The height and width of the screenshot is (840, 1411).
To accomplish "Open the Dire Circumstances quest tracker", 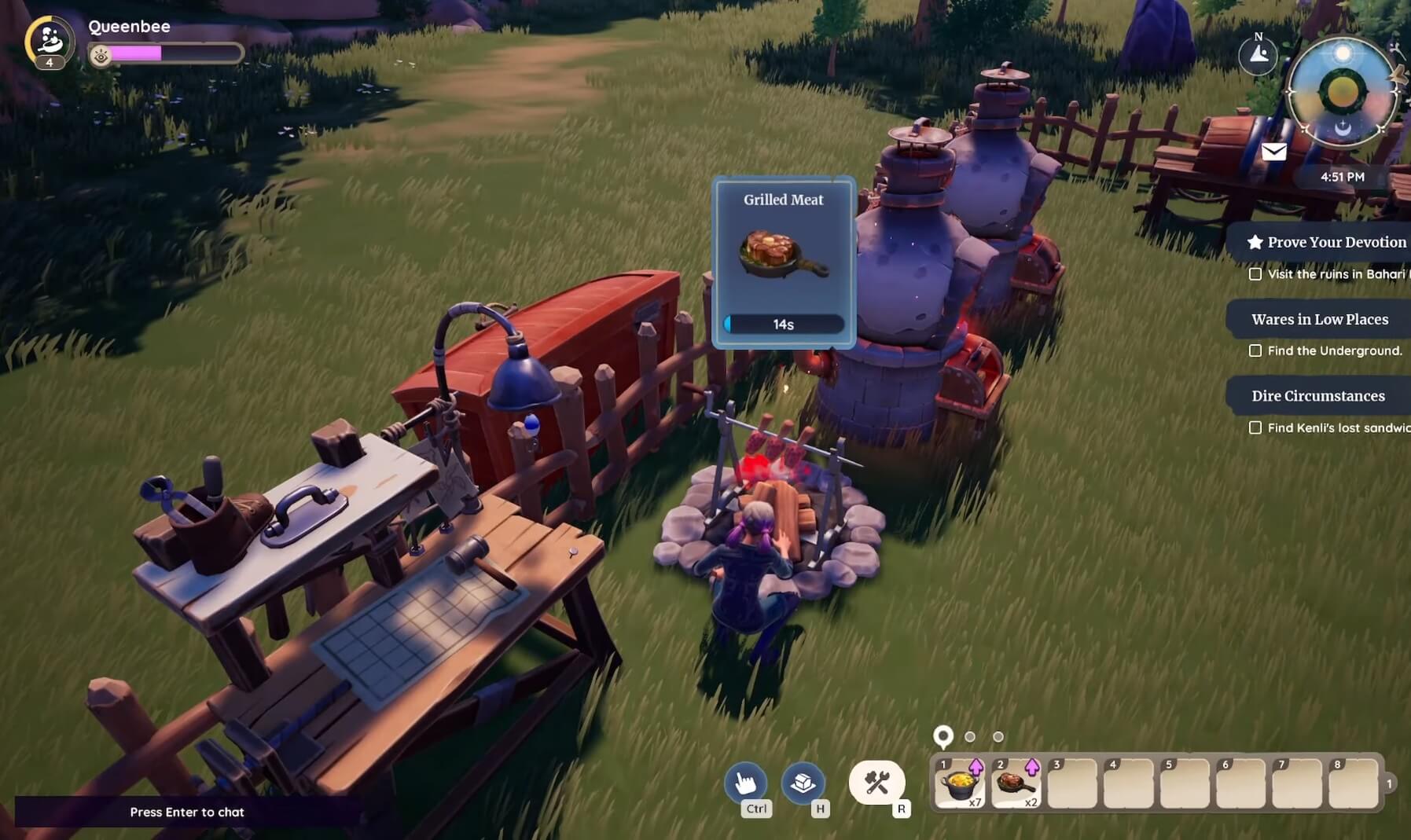I will [x=1317, y=396].
